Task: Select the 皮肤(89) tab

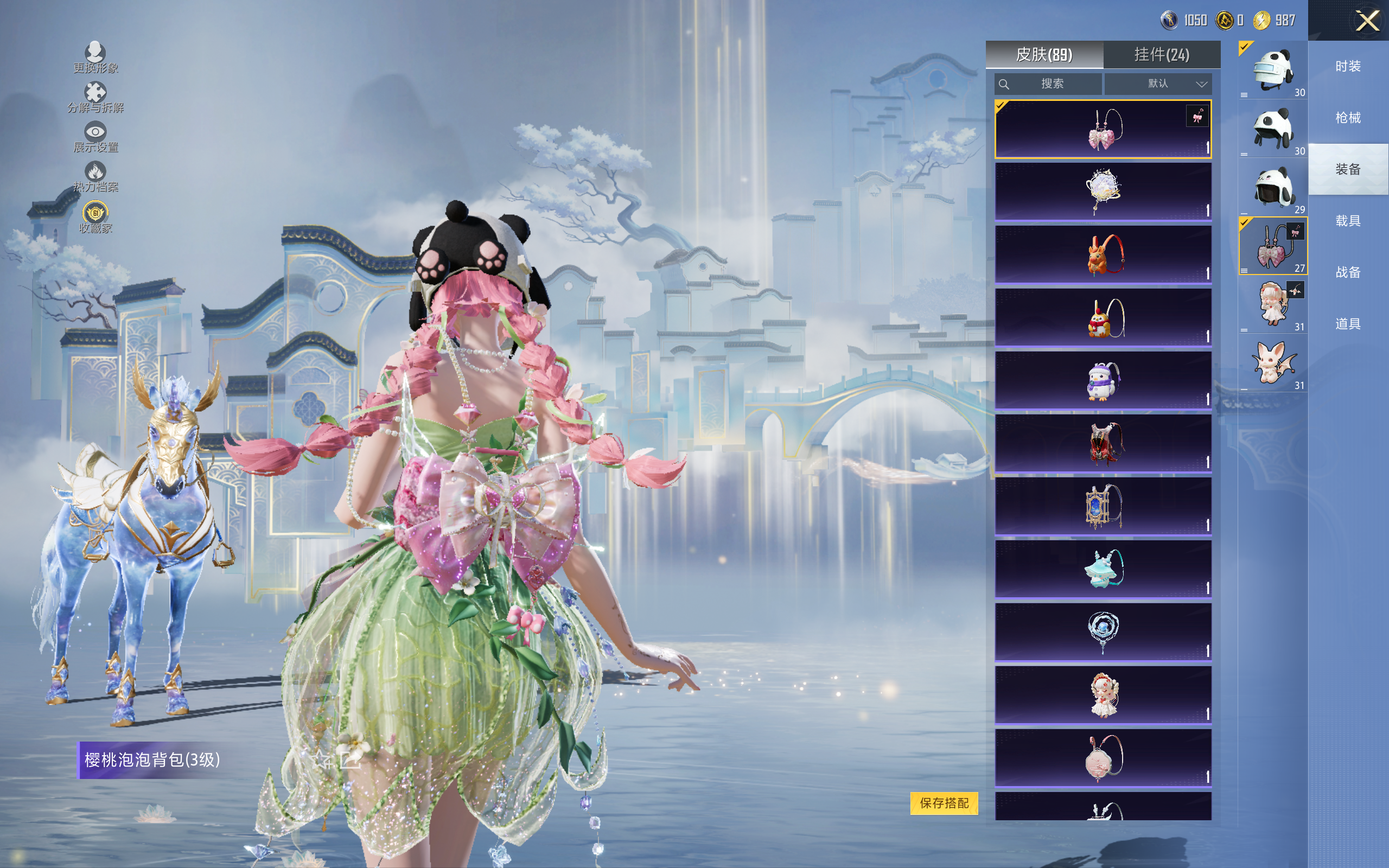Action: (x=1043, y=55)
